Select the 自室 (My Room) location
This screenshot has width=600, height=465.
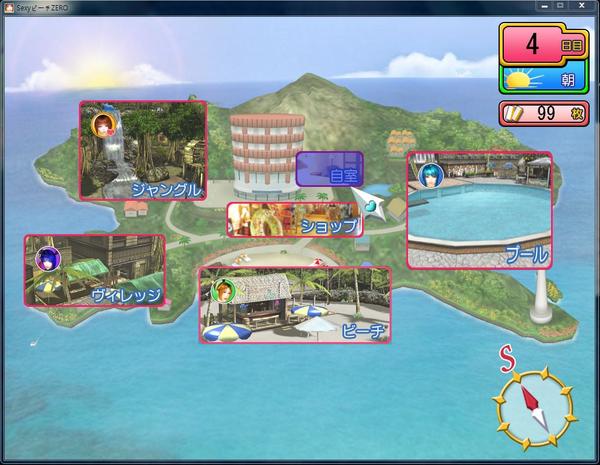tap(330, 169)
